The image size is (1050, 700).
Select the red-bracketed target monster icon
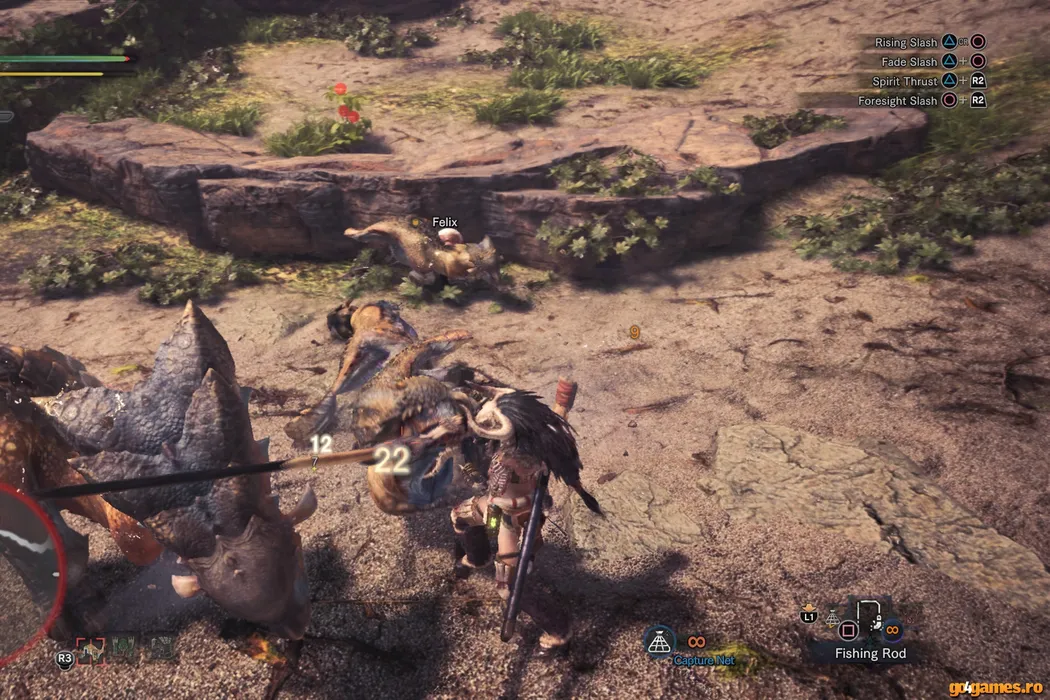click(89, 650)
